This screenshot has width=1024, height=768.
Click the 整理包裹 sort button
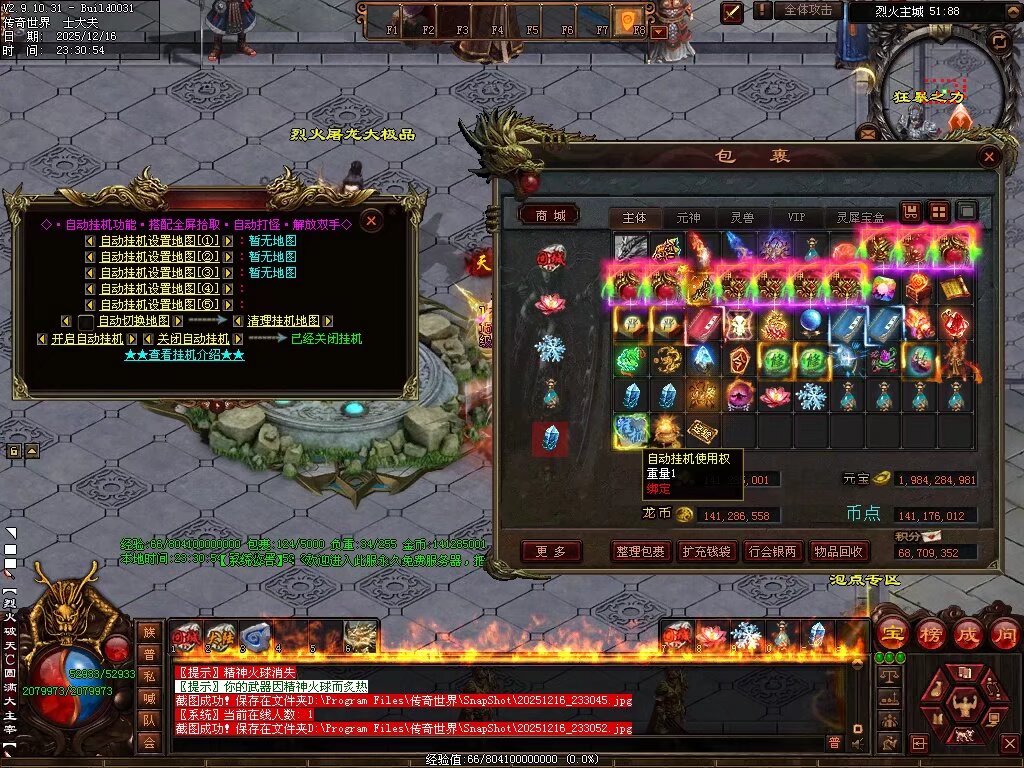639,551
